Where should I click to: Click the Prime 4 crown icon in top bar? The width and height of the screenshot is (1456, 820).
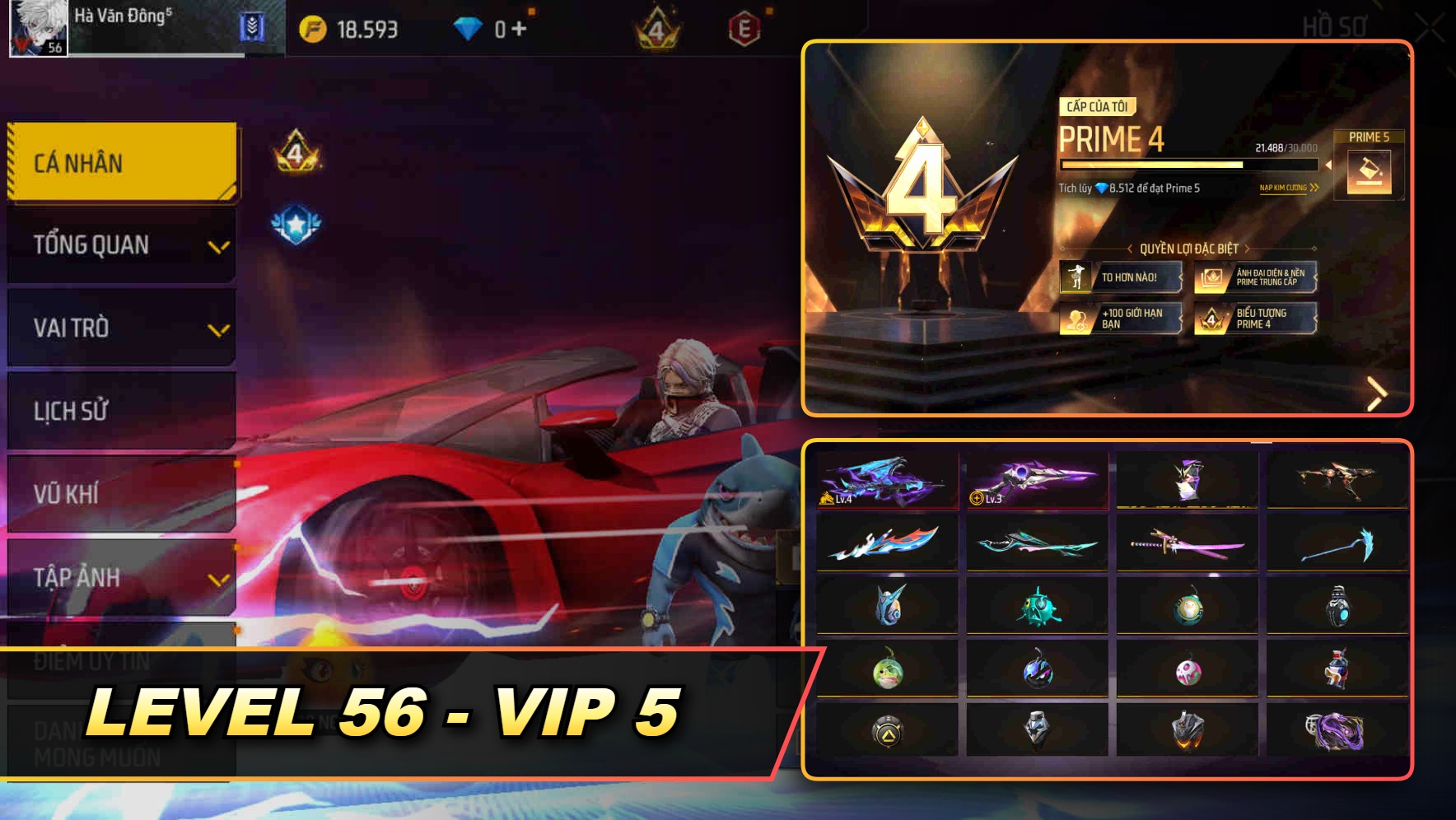pos(655,29)
